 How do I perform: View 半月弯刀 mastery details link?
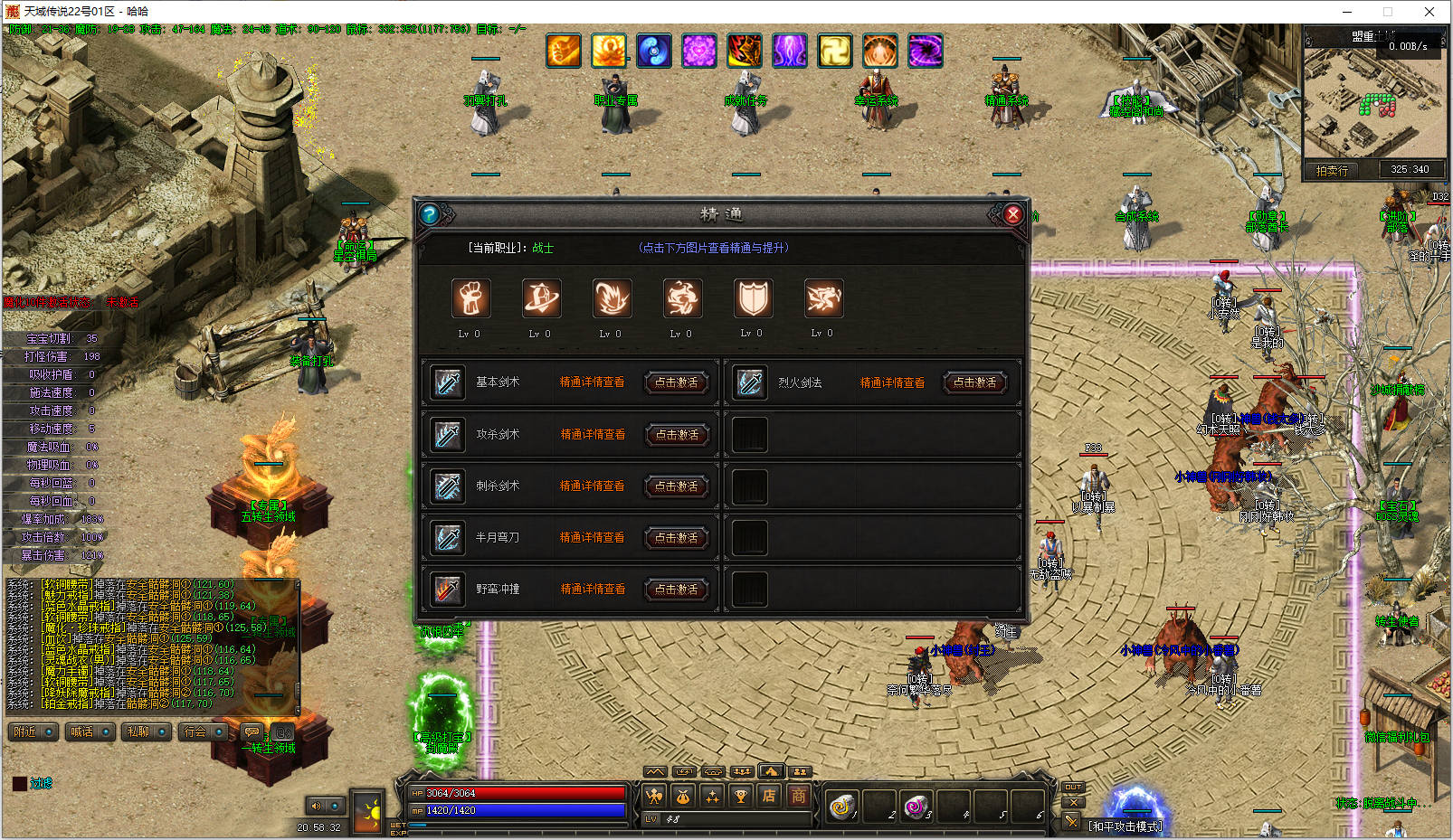point(593,537)
